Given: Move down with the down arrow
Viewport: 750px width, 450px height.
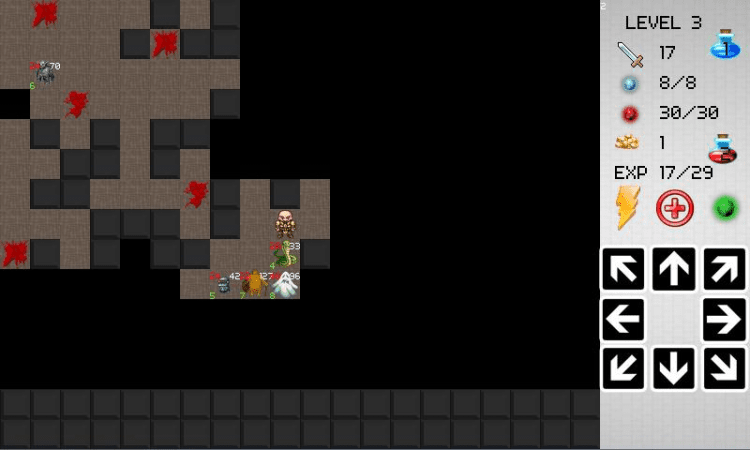Looking at the screenshot, I should tap(674, 369).
